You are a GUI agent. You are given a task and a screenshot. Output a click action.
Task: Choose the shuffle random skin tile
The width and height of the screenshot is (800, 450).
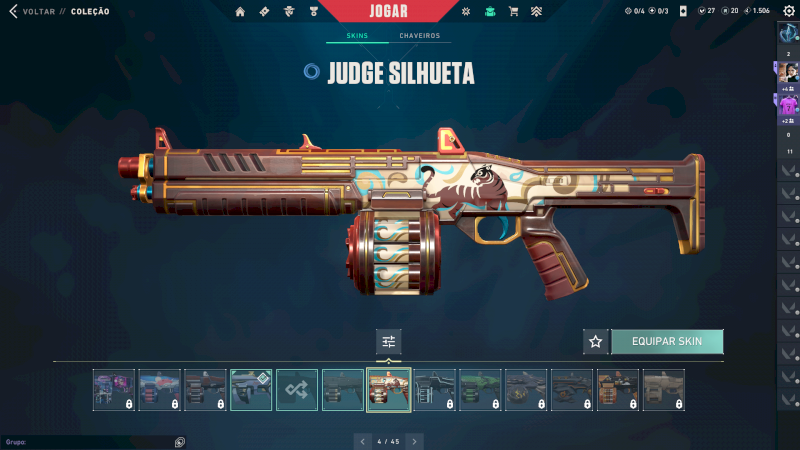pos(297,390)
